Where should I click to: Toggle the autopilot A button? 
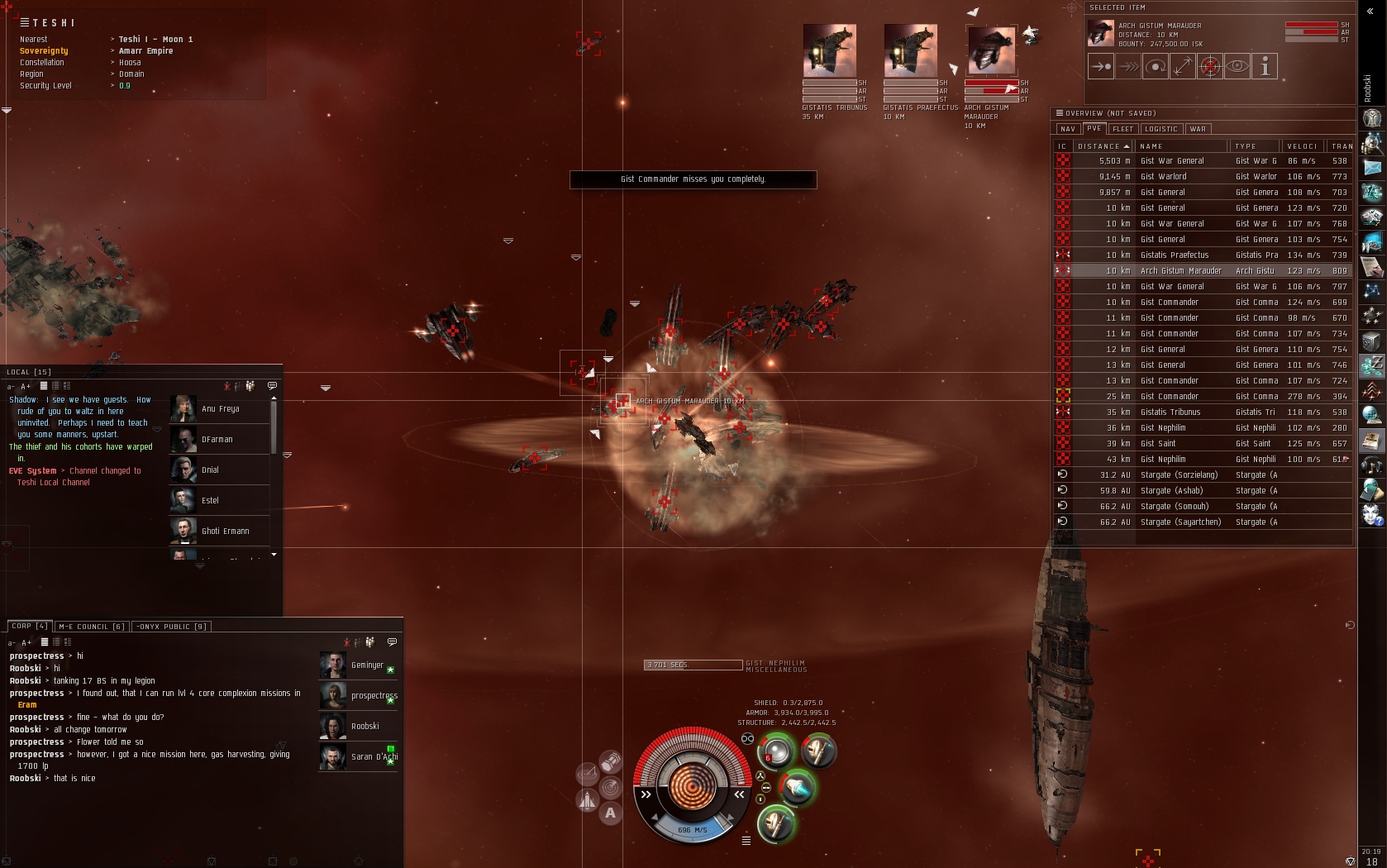[610, 813]
